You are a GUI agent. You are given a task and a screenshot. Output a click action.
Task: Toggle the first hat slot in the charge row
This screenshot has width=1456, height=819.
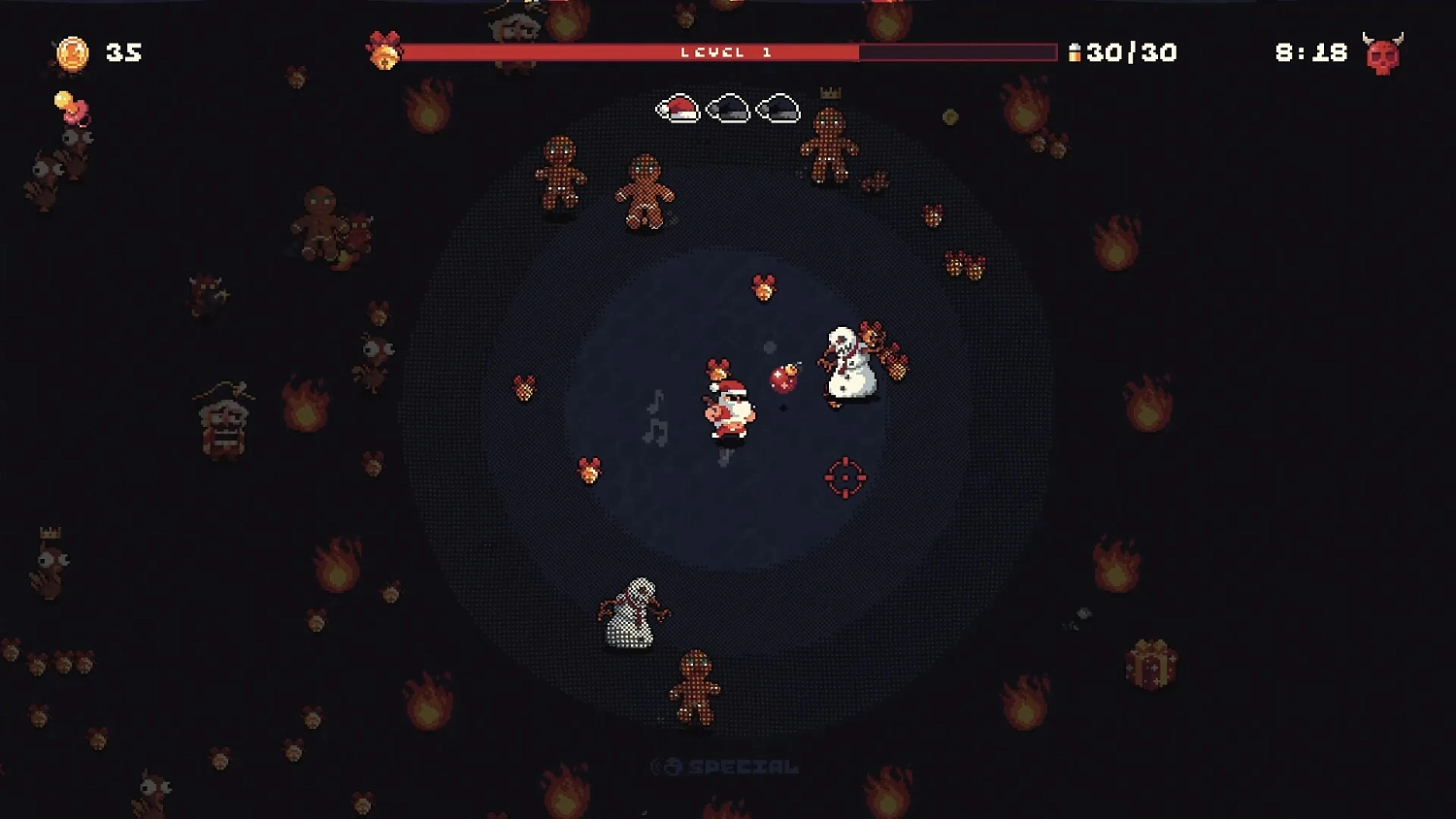click(x=678, y=110)
